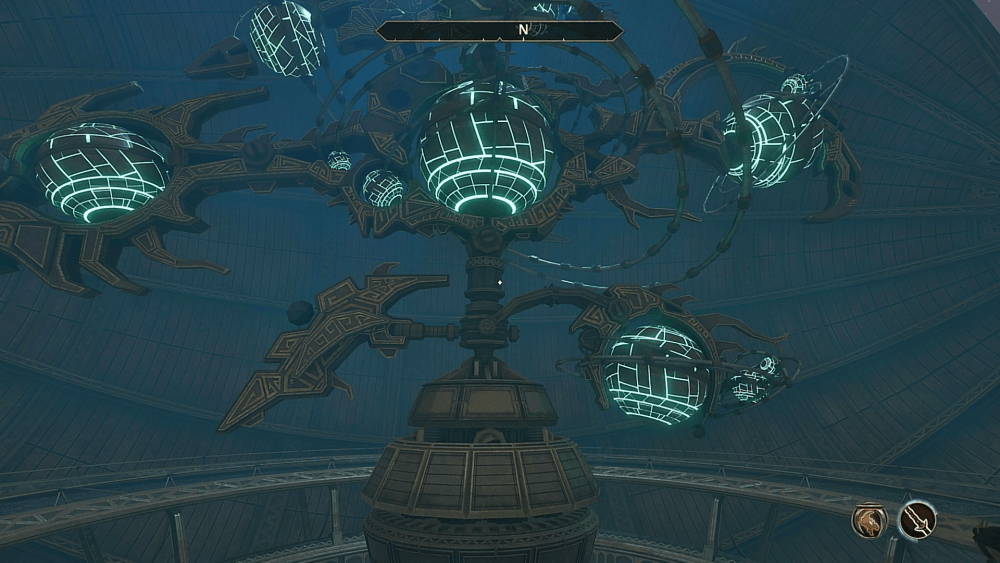Click the horse-head power icon
The image size is (1000, 563).
869,519
